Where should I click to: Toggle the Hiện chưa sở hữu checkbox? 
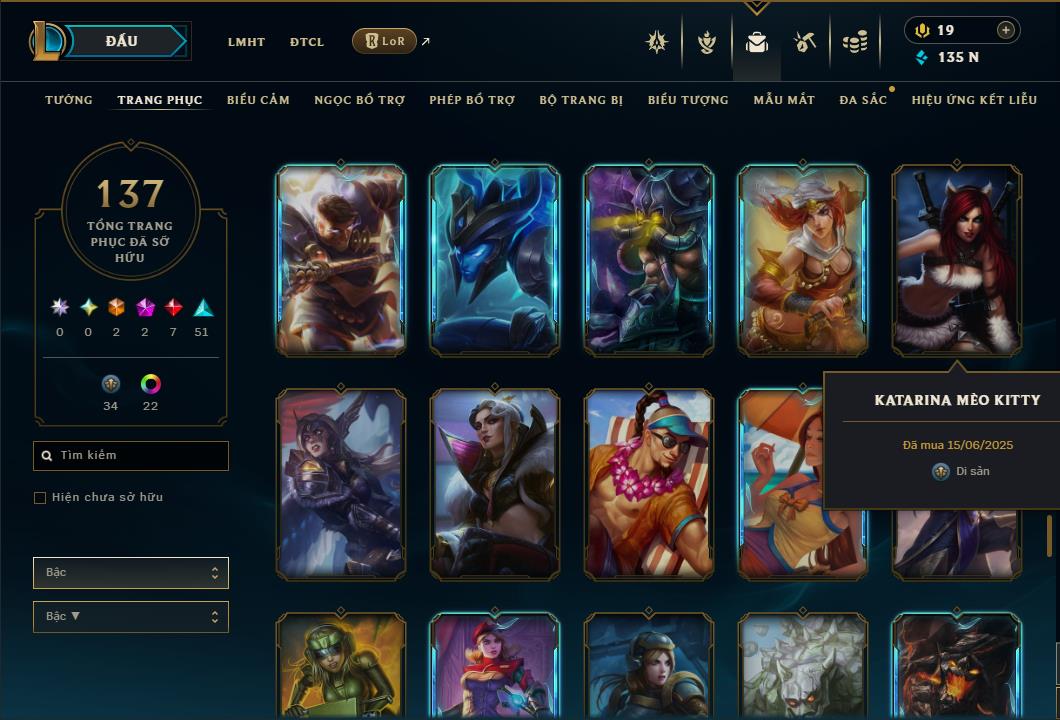click(40, 498)
